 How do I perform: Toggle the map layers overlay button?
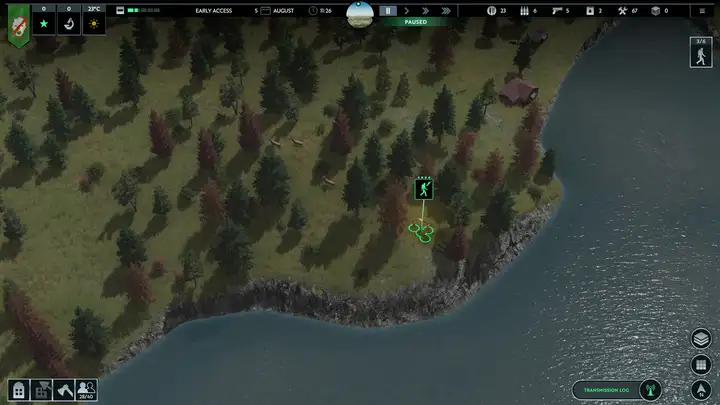coord(702,339)
